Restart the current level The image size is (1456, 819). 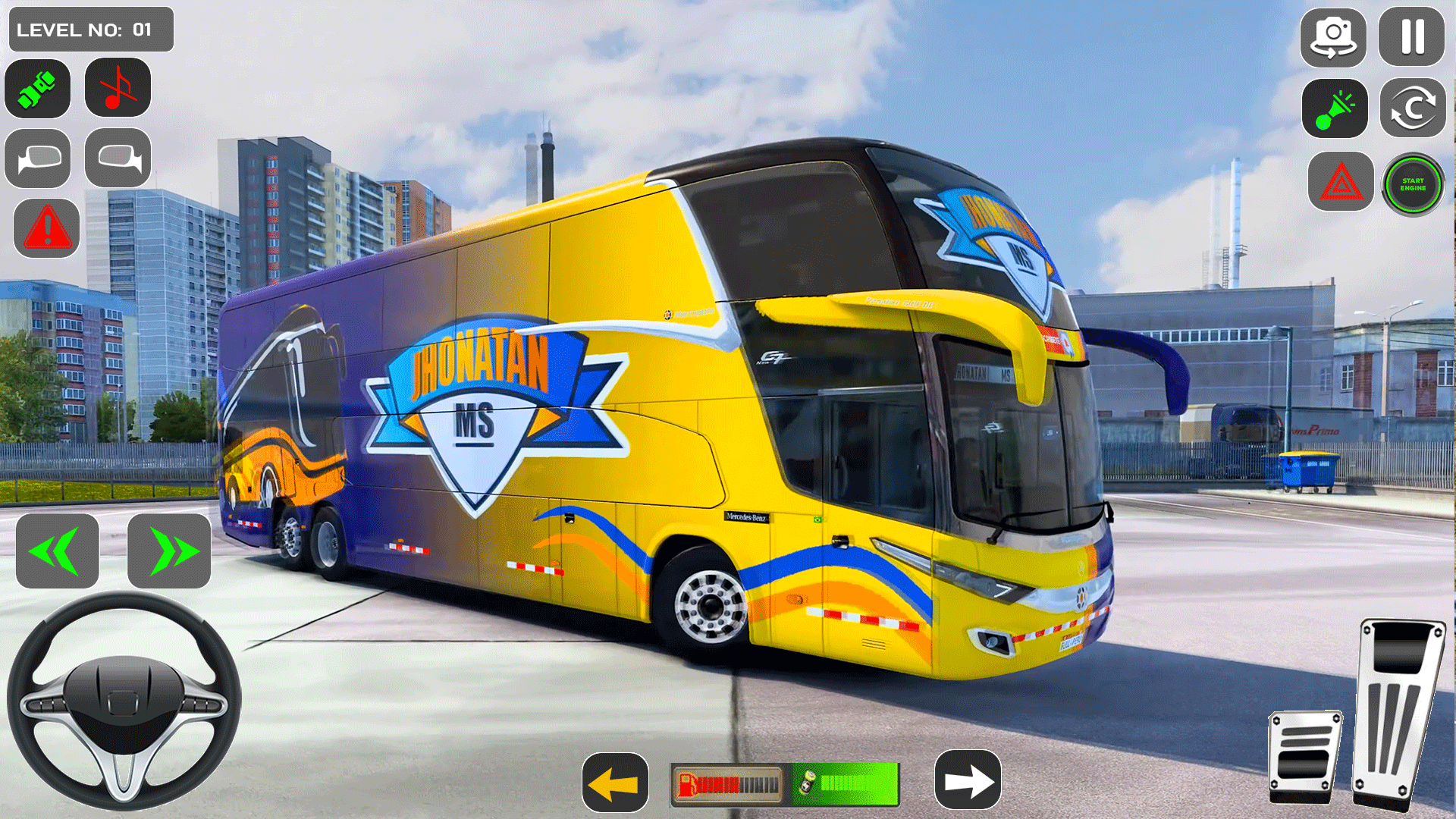(x=1411, y=108)
